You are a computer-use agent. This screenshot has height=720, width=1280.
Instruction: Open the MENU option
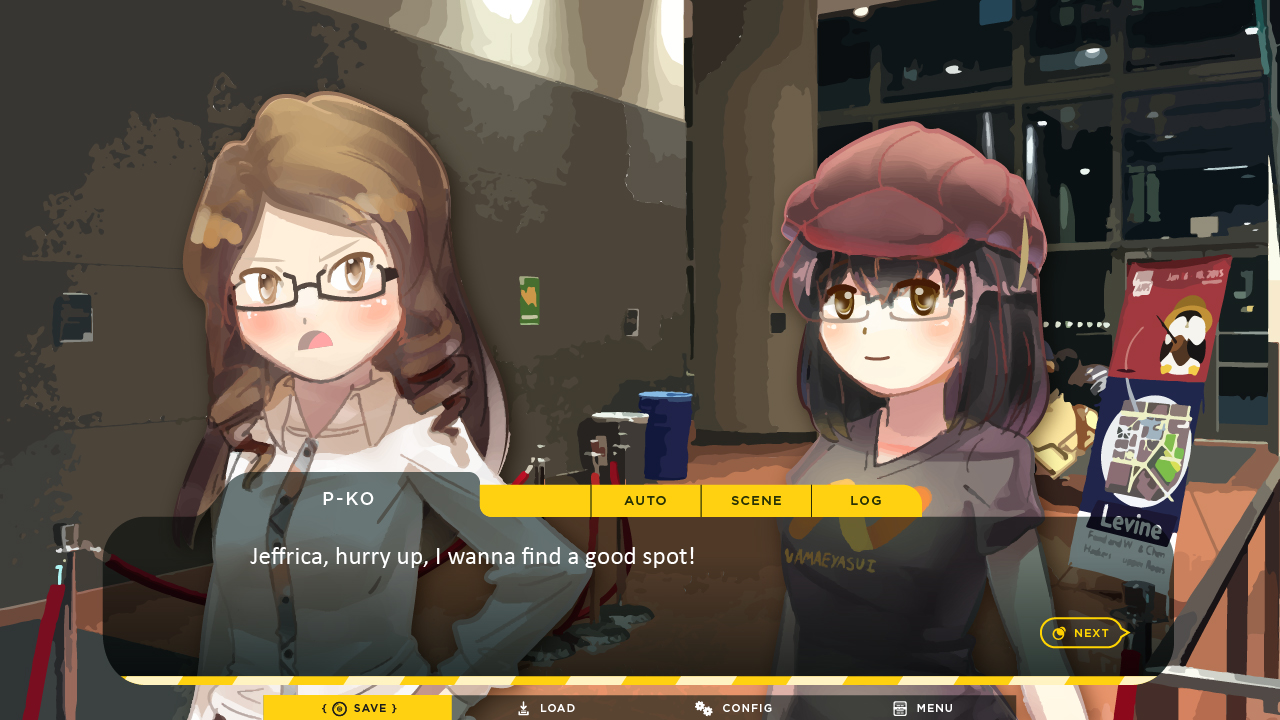click(923, 708)
